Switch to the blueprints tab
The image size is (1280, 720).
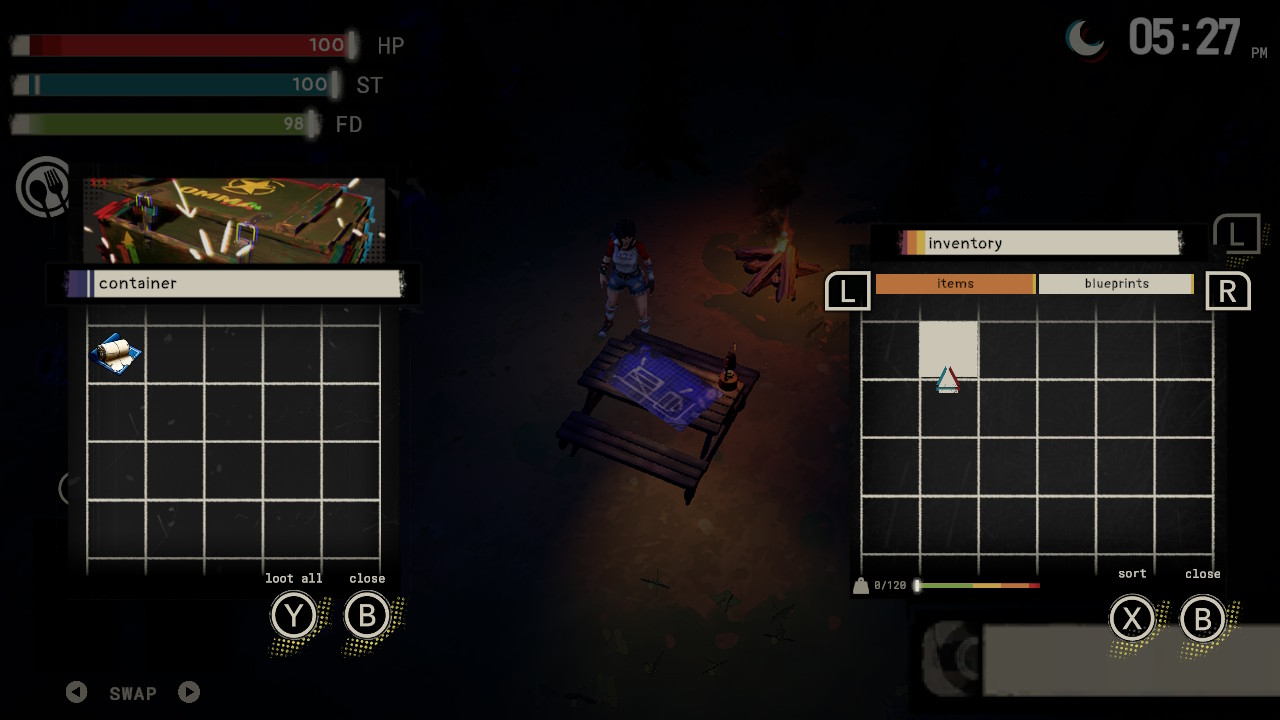tap(1116, 284)
